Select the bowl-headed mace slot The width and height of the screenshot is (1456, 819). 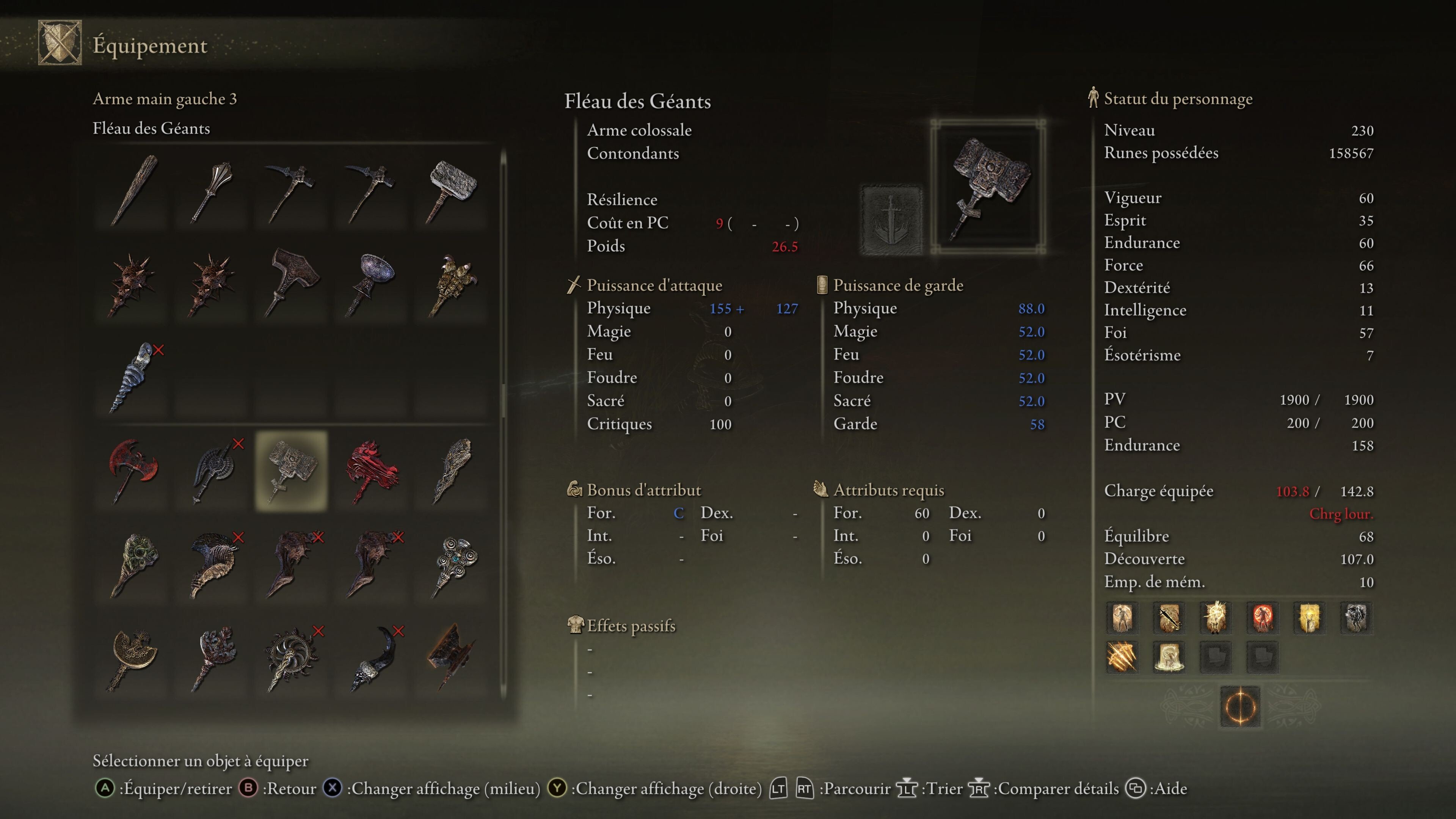coord(372,284)
